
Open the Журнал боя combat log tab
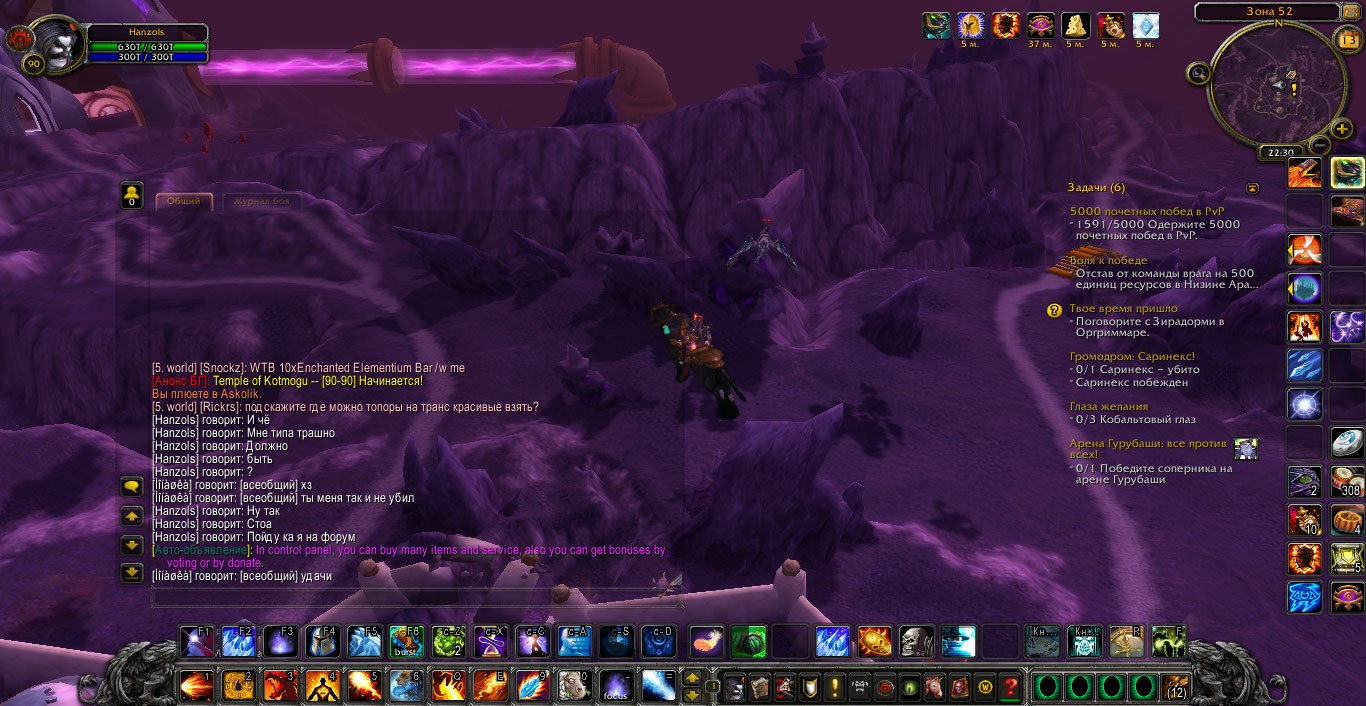(x=260, y=202)
